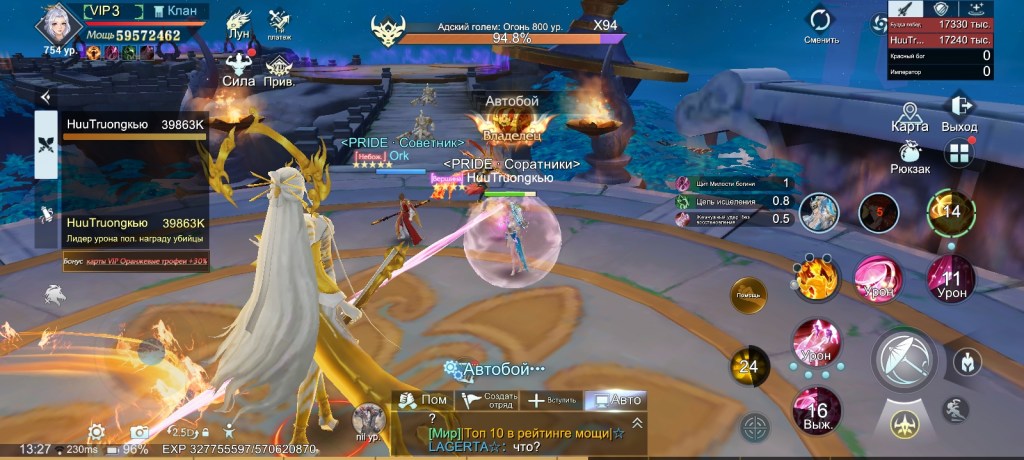Open the Рюкзак backpack

point(910,158)
